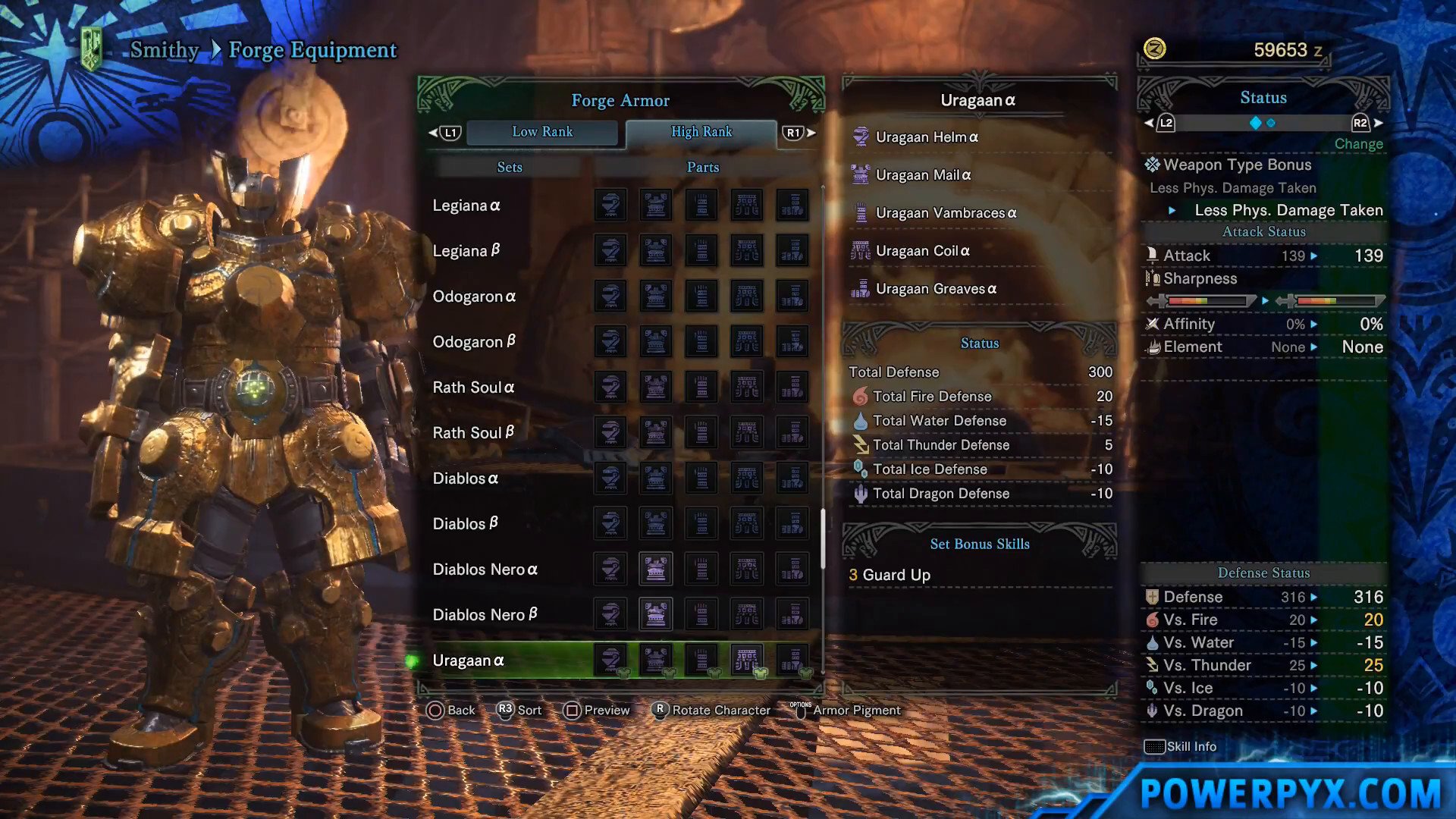Viewport: 1456px width, 819px height.
Task: Pick the Odogaron α armor set
Action: (x=474, y=297)
